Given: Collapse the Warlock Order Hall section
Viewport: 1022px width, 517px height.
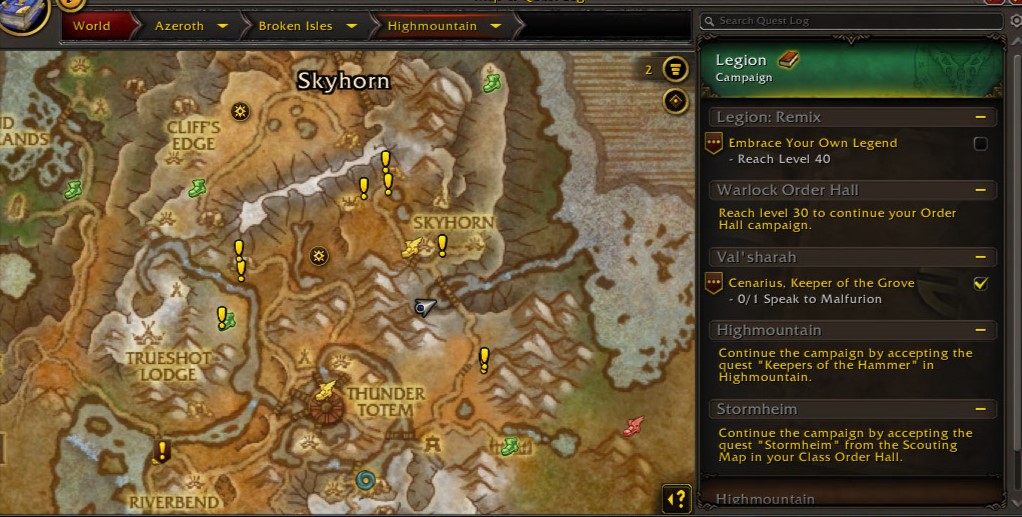Looking at the screenshot, I should 982,190.
